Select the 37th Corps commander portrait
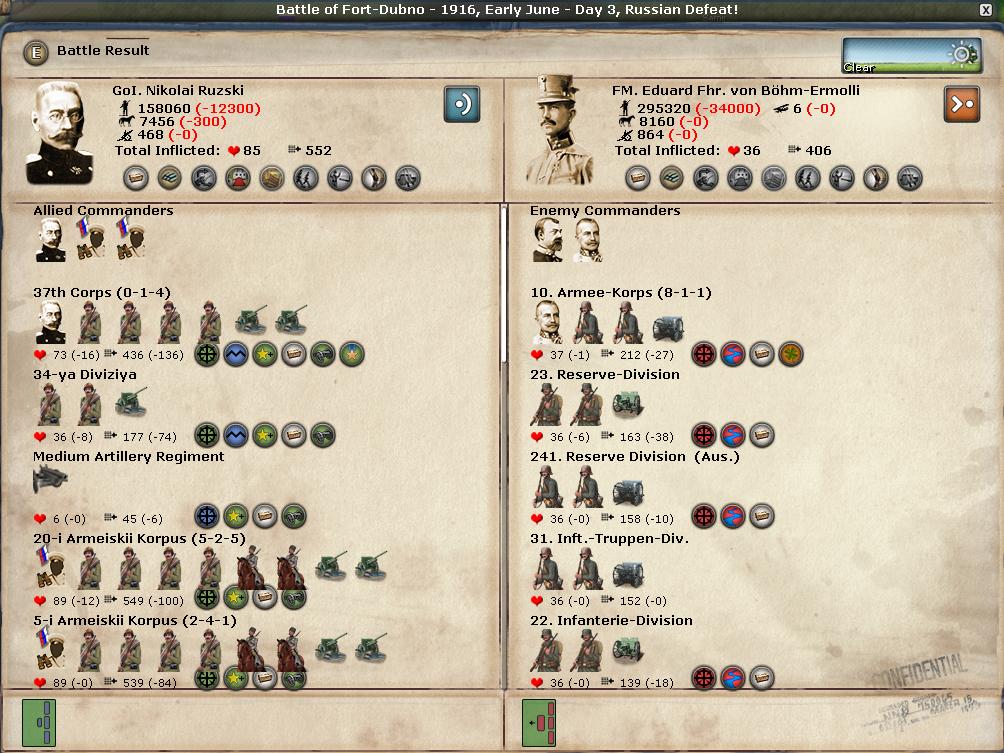The width and height of the screenshot is (1004, 753). coord(51,322)
